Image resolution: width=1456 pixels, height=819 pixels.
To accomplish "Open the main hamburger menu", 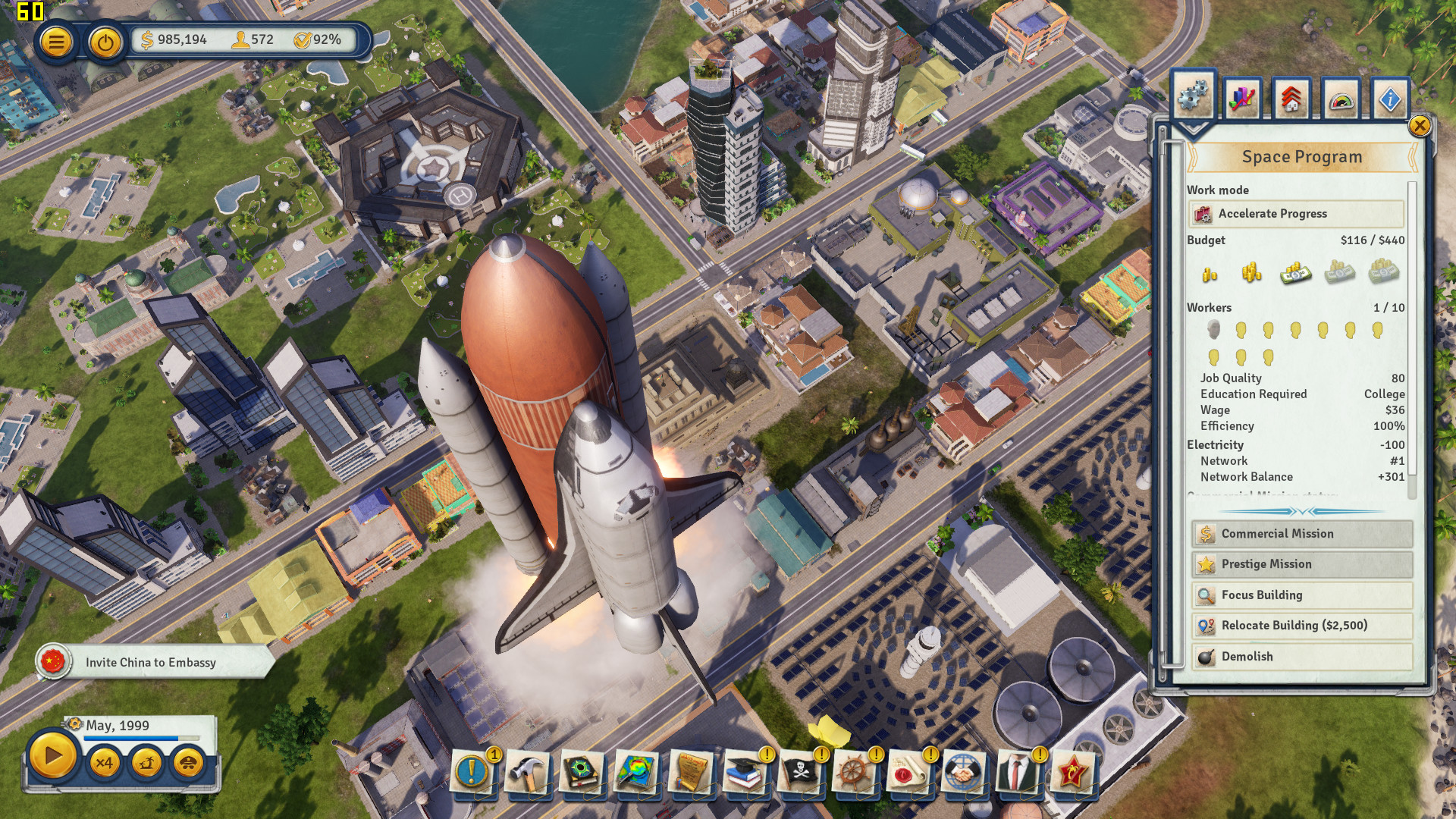I will click(x=56, y=42).
